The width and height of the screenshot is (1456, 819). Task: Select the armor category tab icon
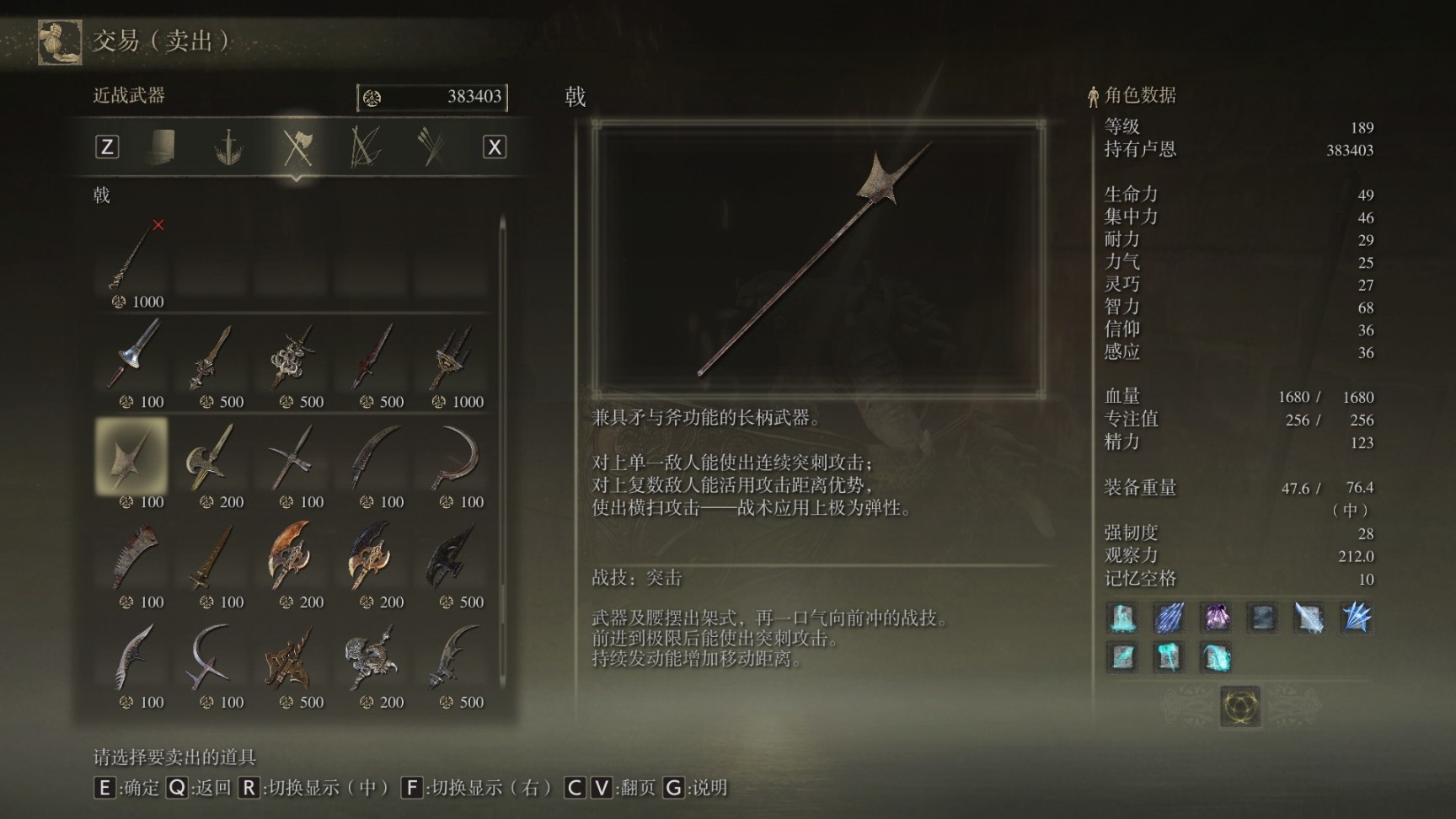[162, 145]
